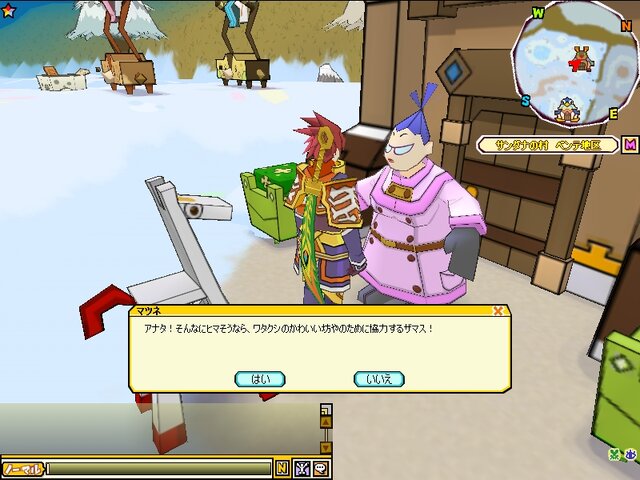Open the map with the M button

[630, 145]
